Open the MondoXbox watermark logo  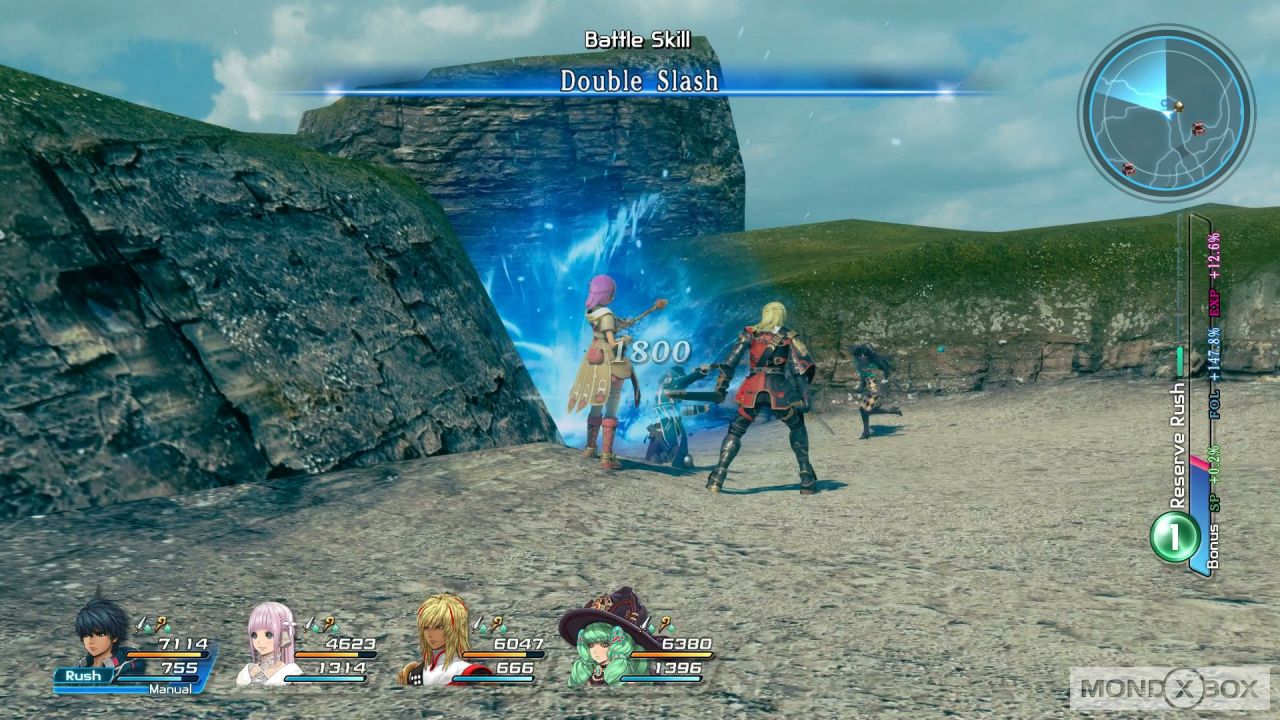(1169, 688)
